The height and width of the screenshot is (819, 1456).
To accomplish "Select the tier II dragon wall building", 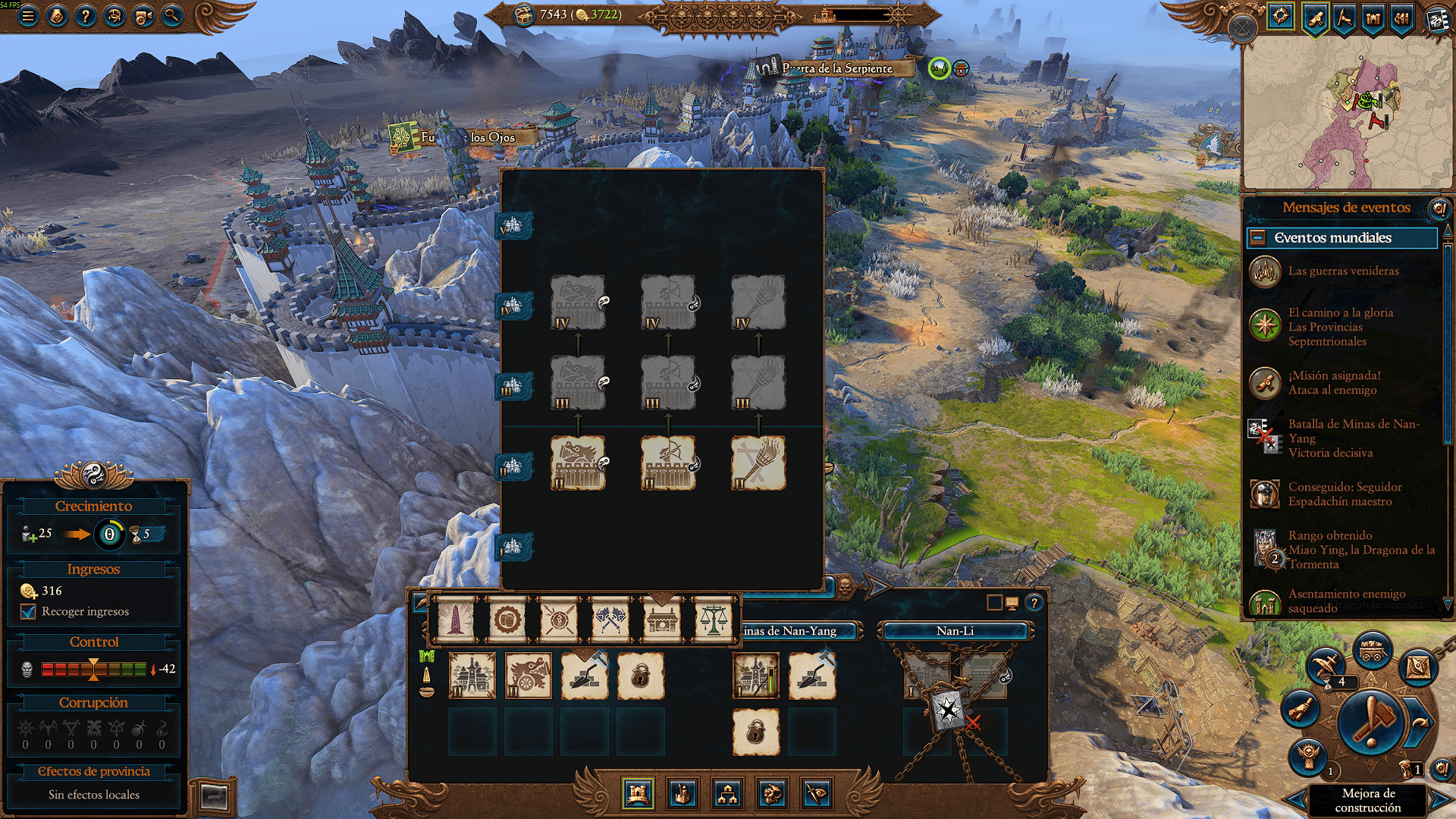I will click(x=578, y=463).
